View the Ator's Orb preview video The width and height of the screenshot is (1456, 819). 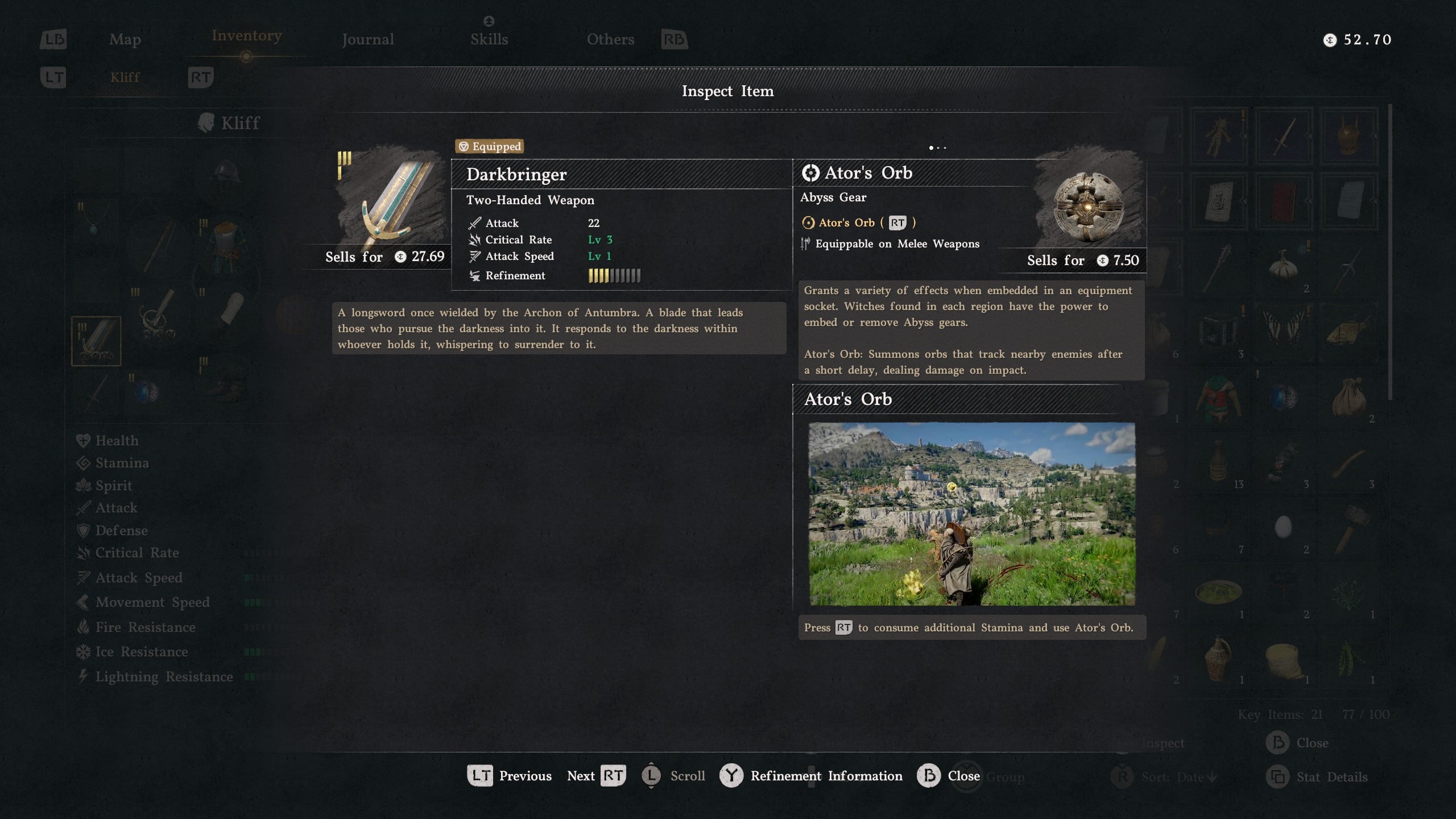click(x=971, y=514)
